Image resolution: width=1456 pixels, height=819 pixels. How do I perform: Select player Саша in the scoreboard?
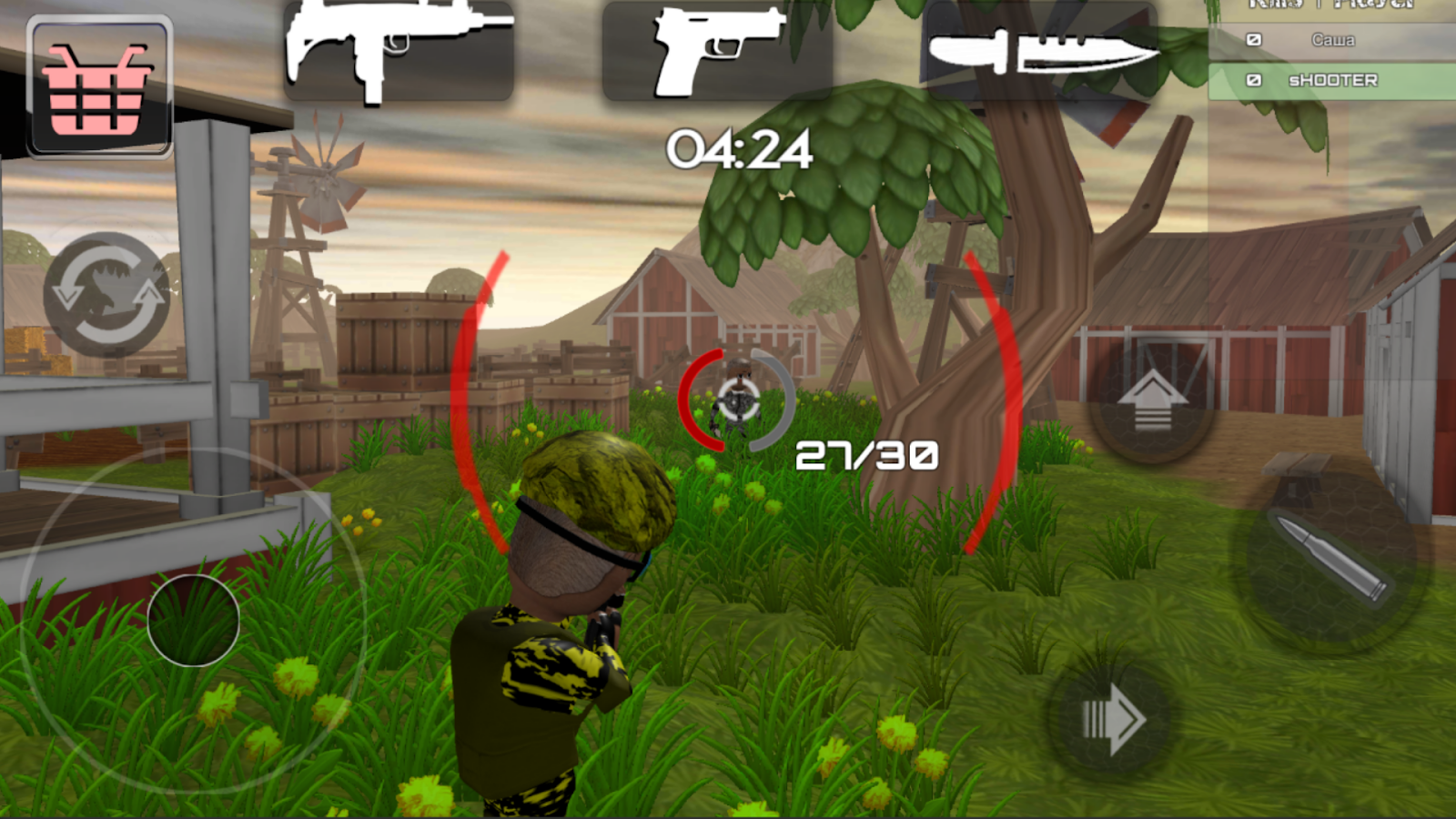click(x=1333, y=40)
